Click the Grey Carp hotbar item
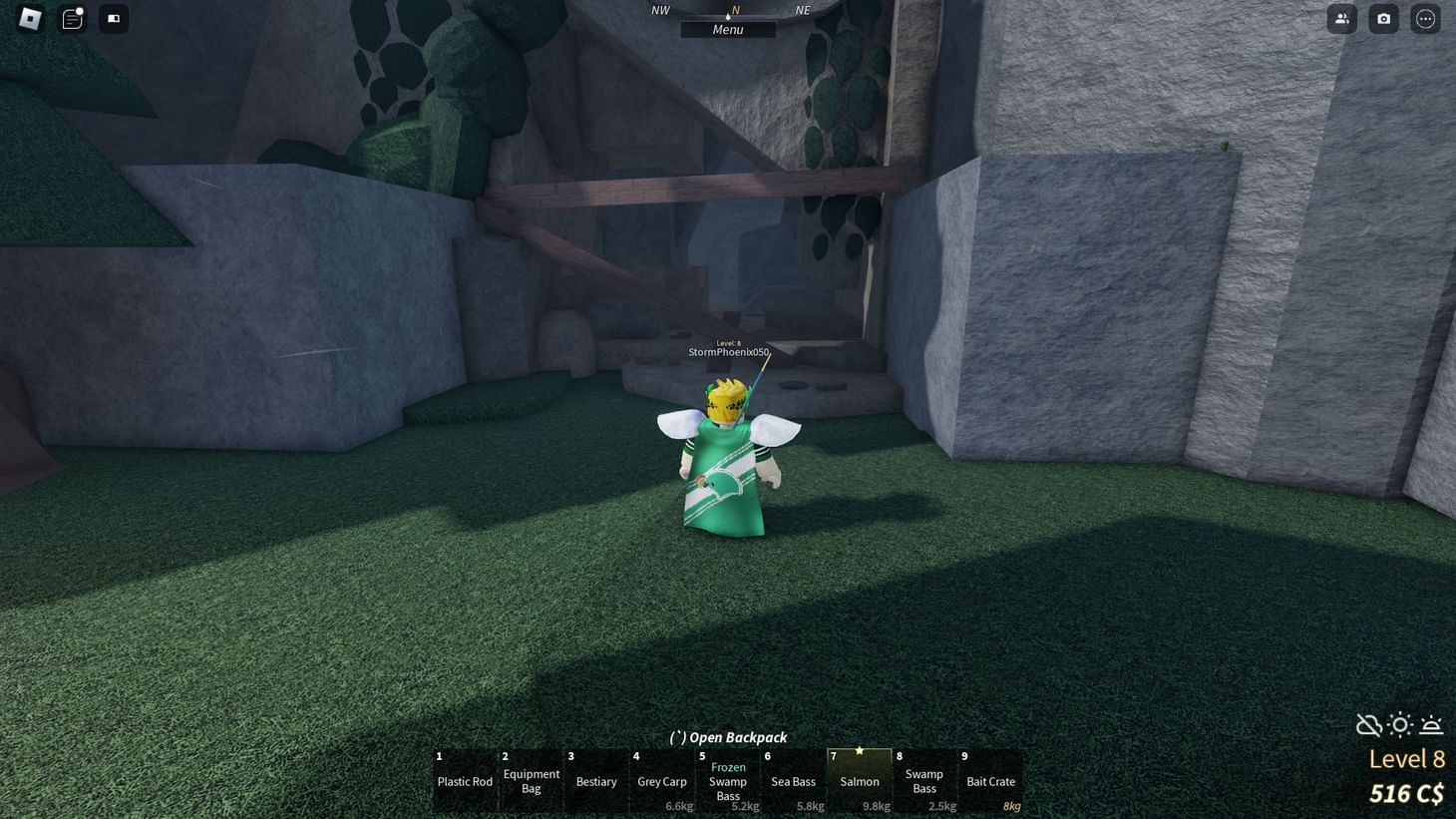The height and width of the screenshot is (819, 1456). tap(661, 781)
